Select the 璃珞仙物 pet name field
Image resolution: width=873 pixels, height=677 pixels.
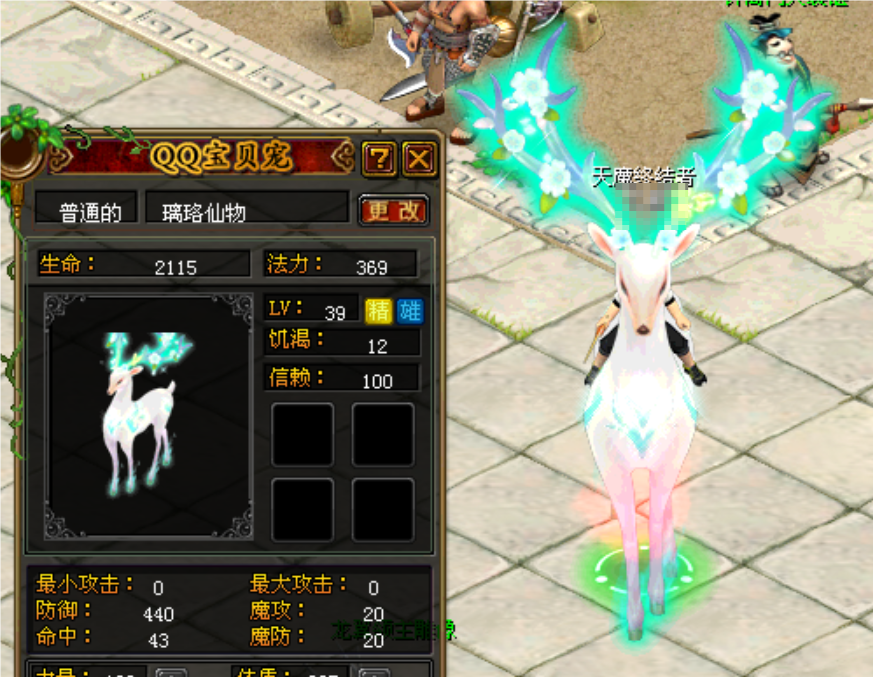tap(247, 211)
